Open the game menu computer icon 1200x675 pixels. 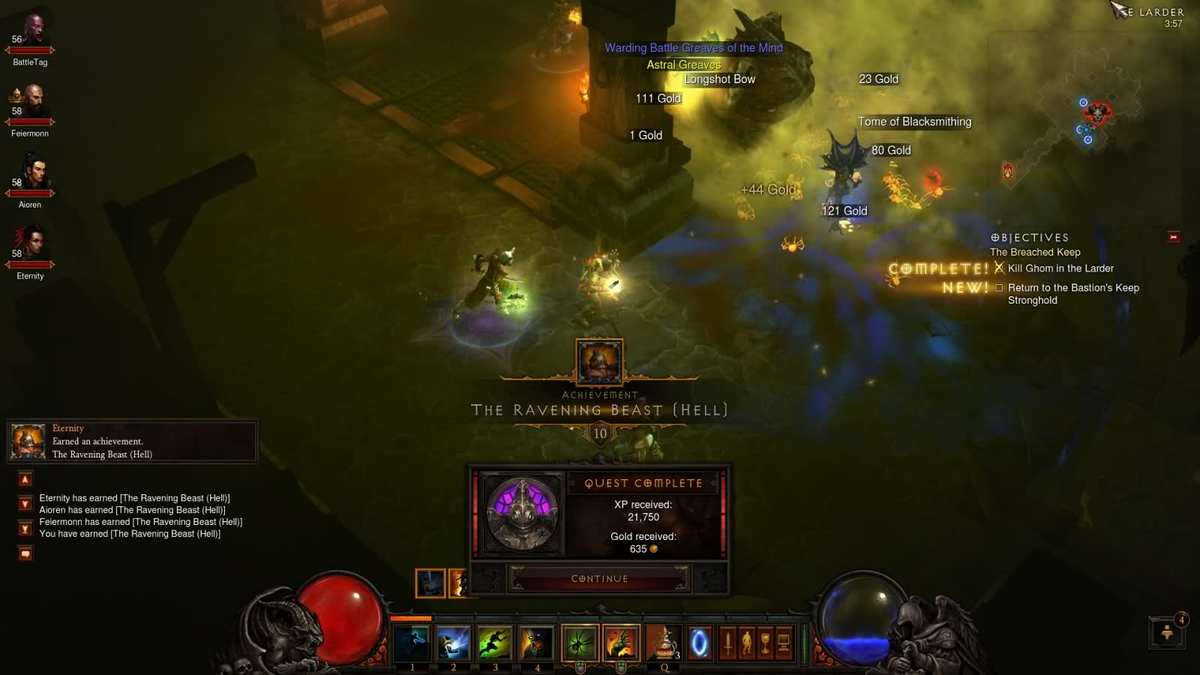[x=784, y=642]
